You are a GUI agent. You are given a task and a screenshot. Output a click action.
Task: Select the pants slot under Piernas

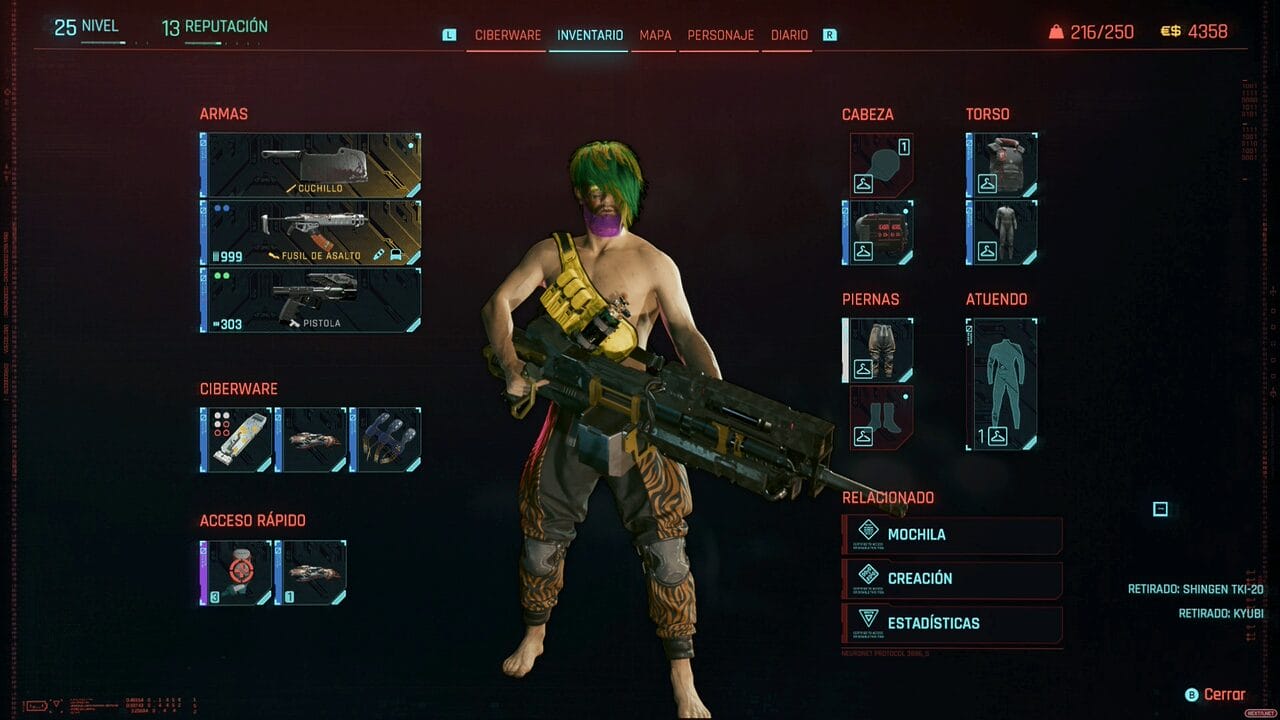(x=880, y=350)
